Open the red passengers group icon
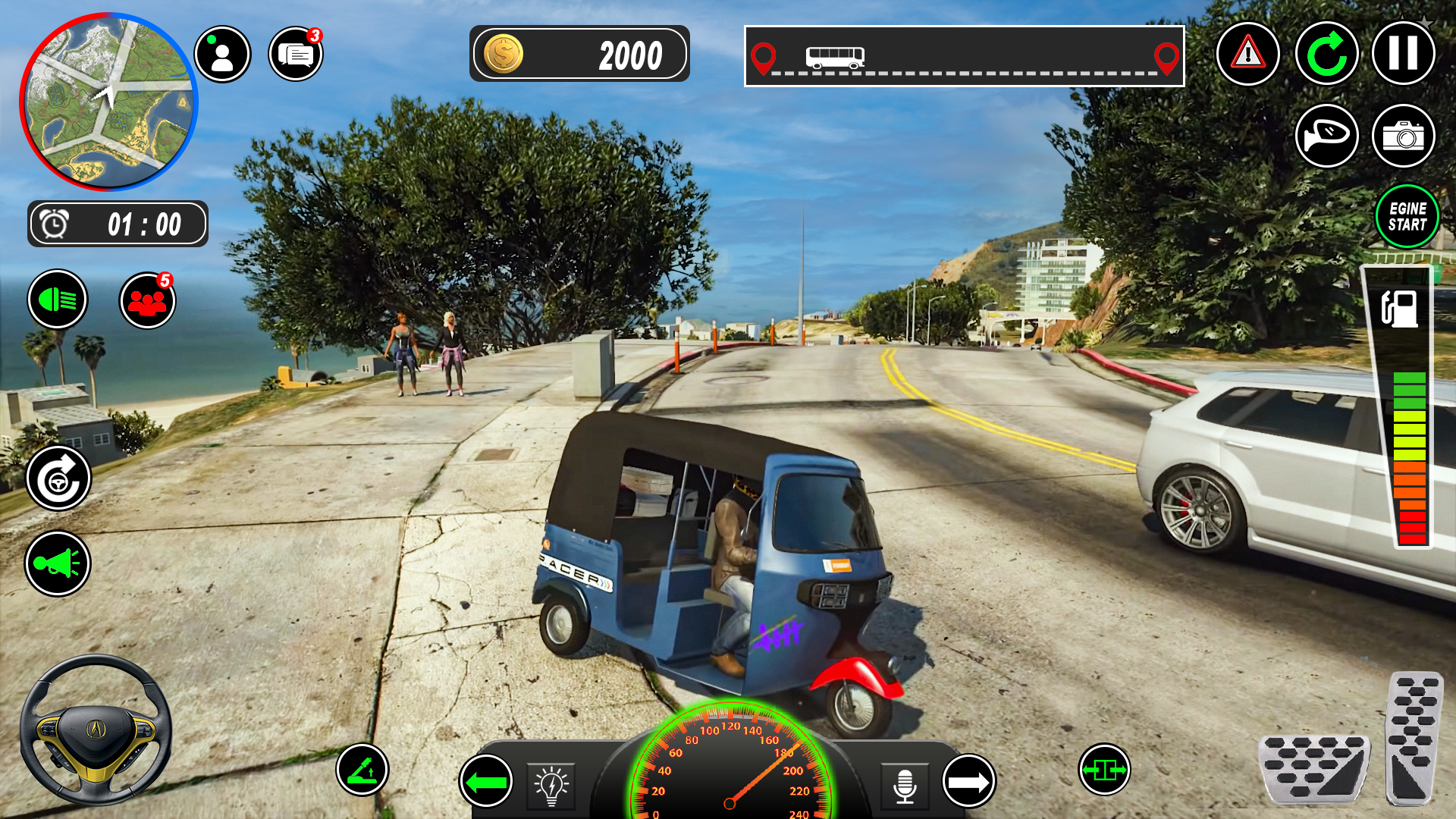This screenshot has width=1456, height=819. coord(148,301)
